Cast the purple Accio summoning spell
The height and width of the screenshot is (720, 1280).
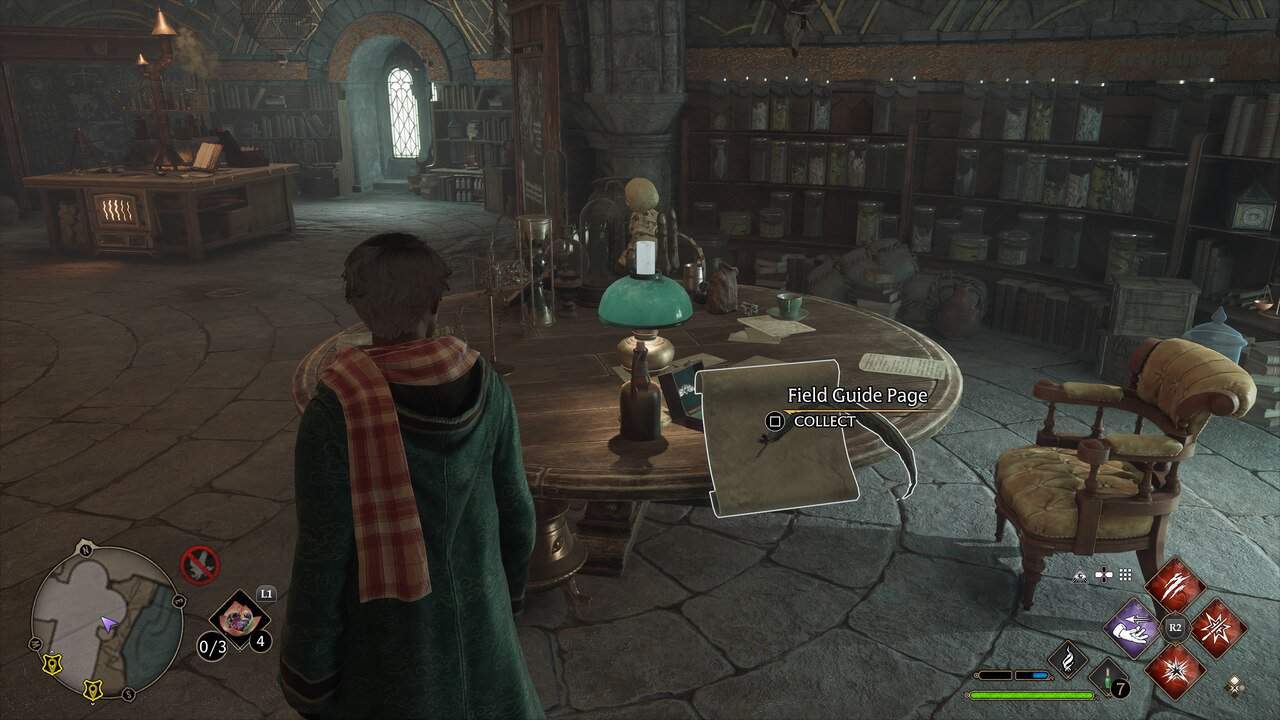(1132, 629)
